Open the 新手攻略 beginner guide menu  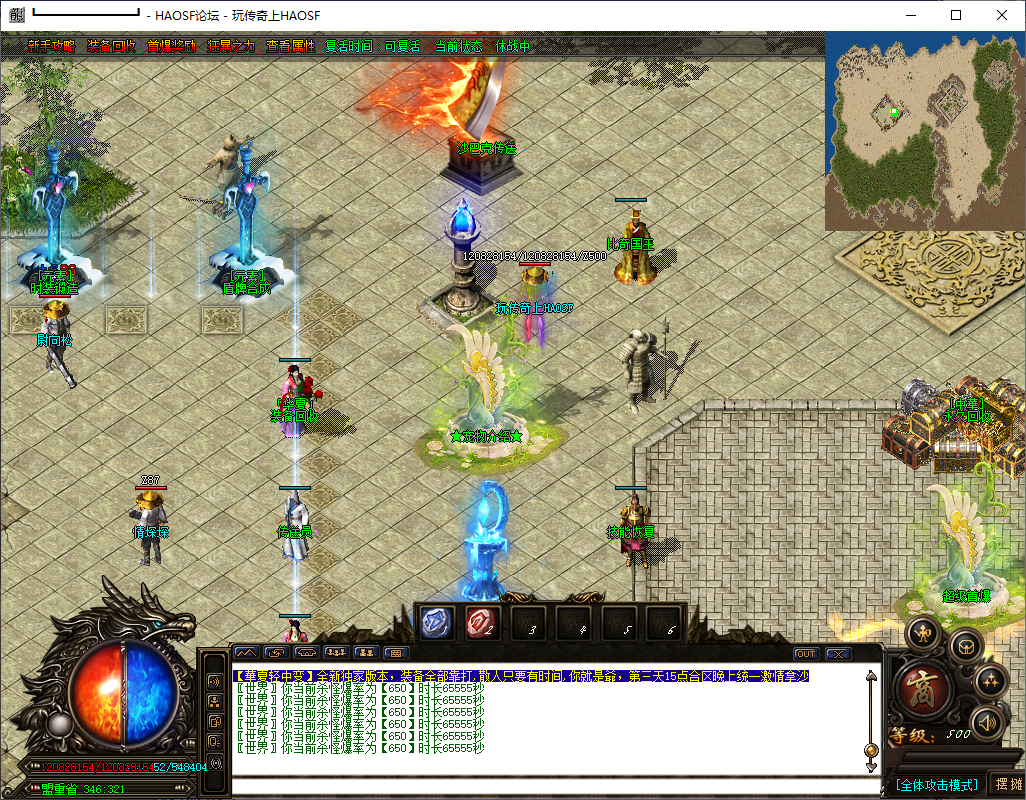click(51, 46)
